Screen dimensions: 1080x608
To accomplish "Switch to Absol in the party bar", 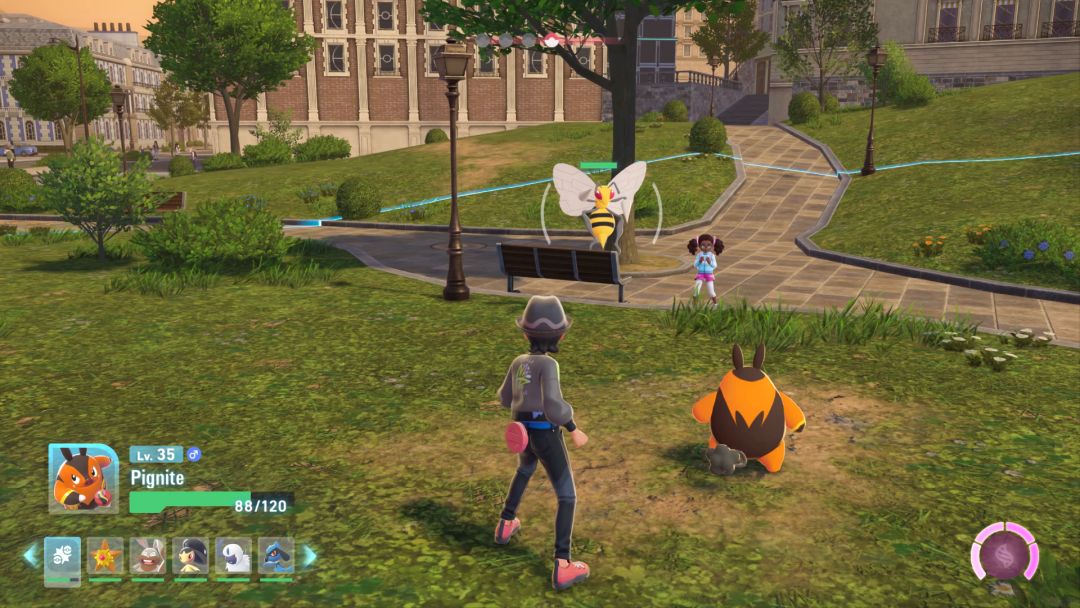I will pos(233,556).
